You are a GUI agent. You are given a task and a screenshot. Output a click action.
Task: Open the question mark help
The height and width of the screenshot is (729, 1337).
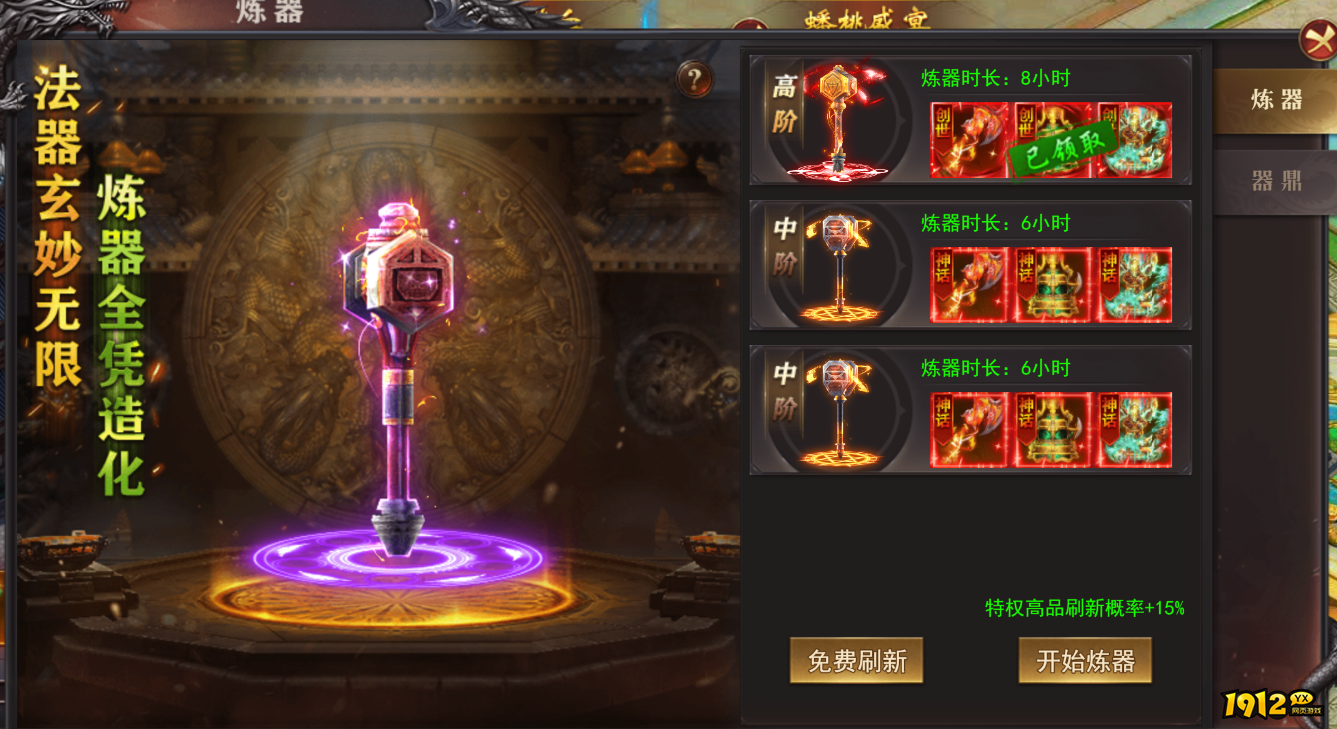694,79
